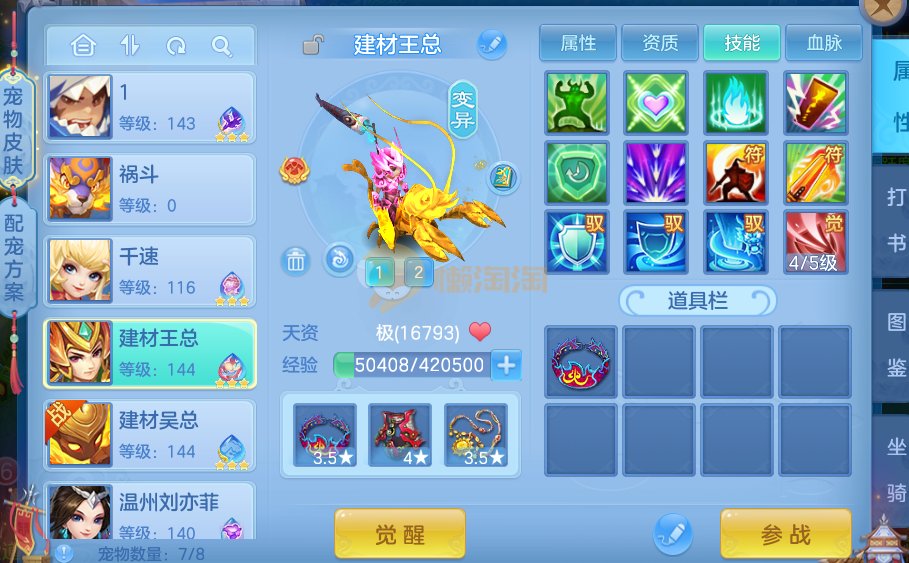
Task: Click the search magnifier icon
Action: [x=222, y=46]
